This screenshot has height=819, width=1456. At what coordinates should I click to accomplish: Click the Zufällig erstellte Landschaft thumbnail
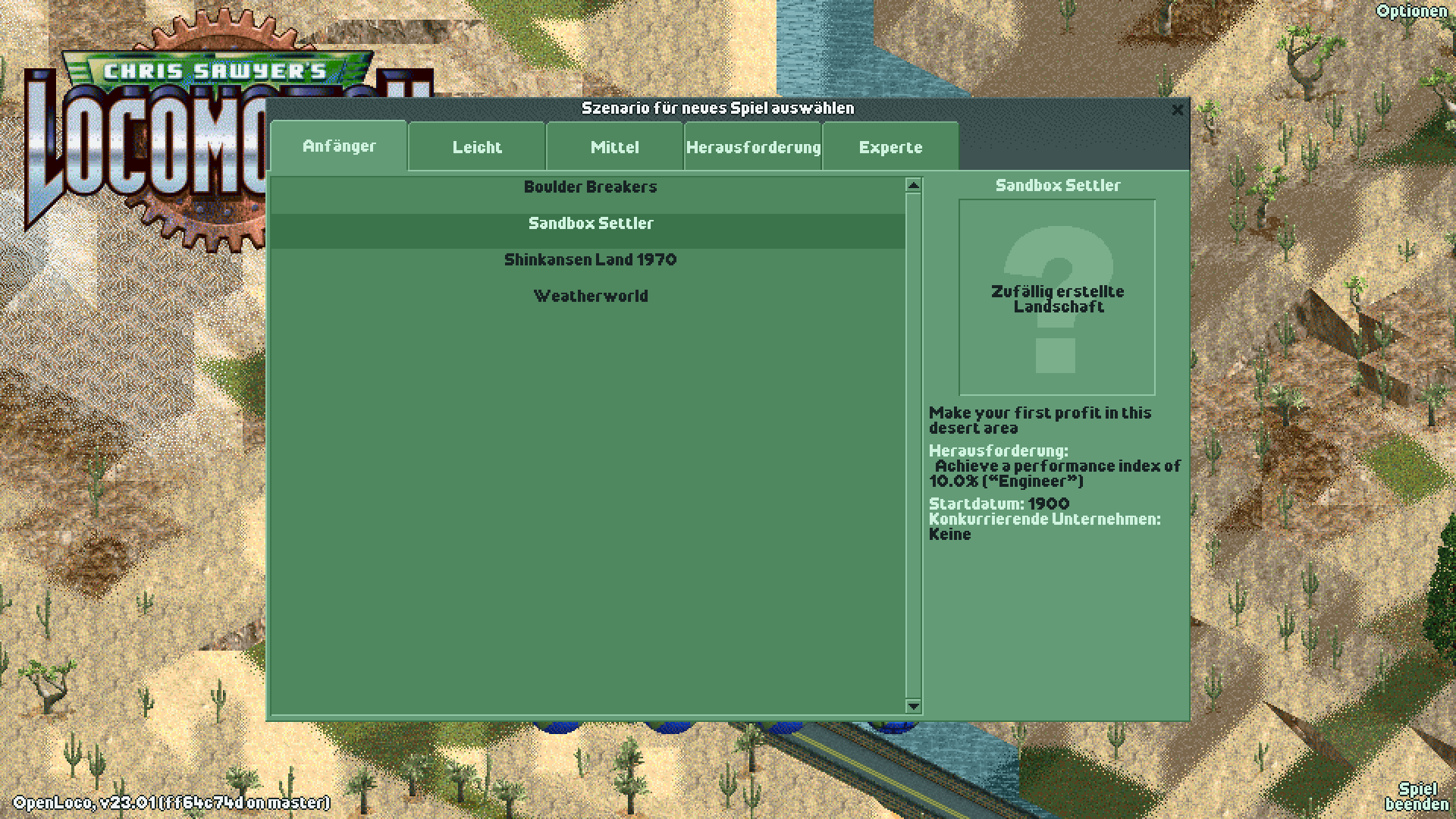[x=1057, y=296]
